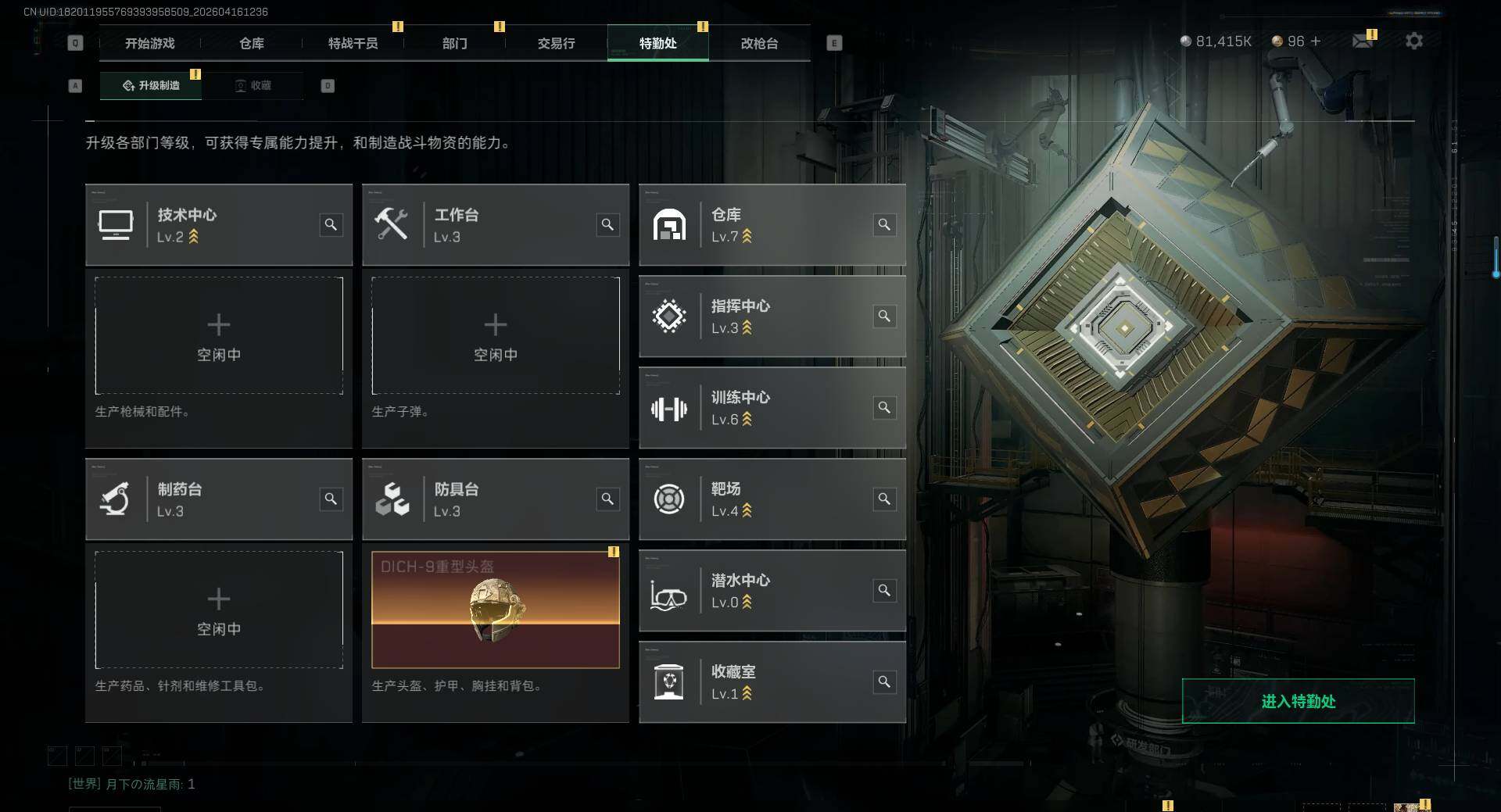Screen dimensions: 1501x812
Task: Switch to the 开始游戏 tab
Action: (149, 44)
